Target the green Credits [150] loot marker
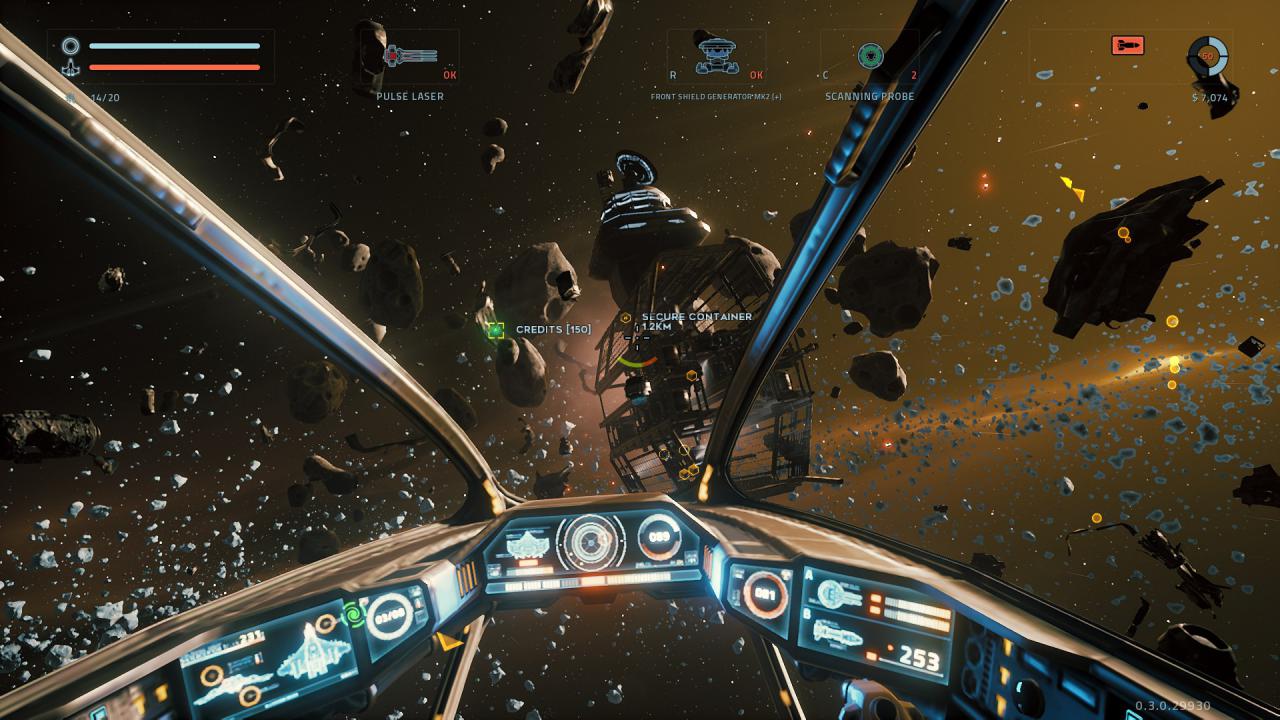1280x720 pixels. point(496,330)
